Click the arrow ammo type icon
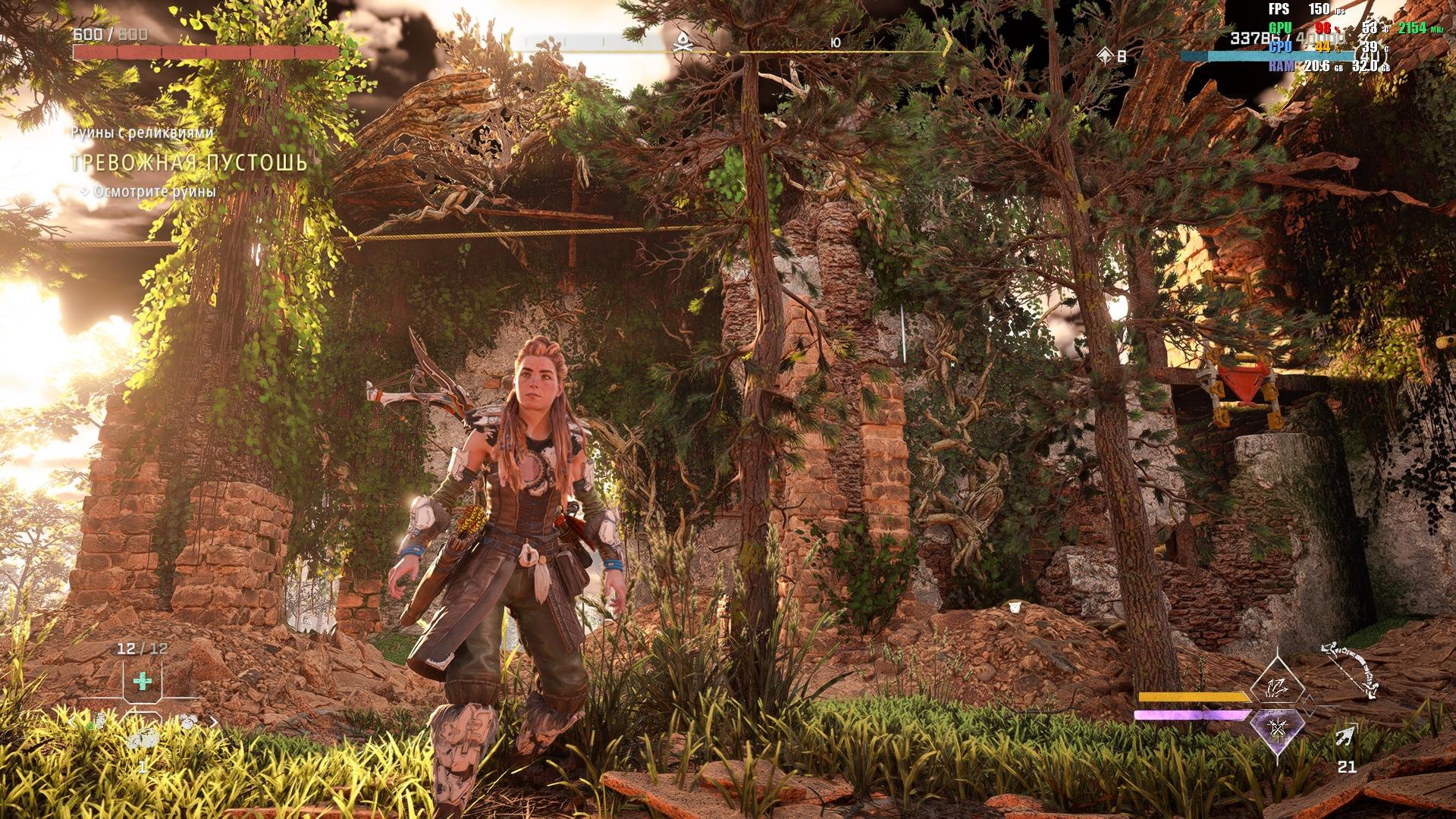 1346,736
